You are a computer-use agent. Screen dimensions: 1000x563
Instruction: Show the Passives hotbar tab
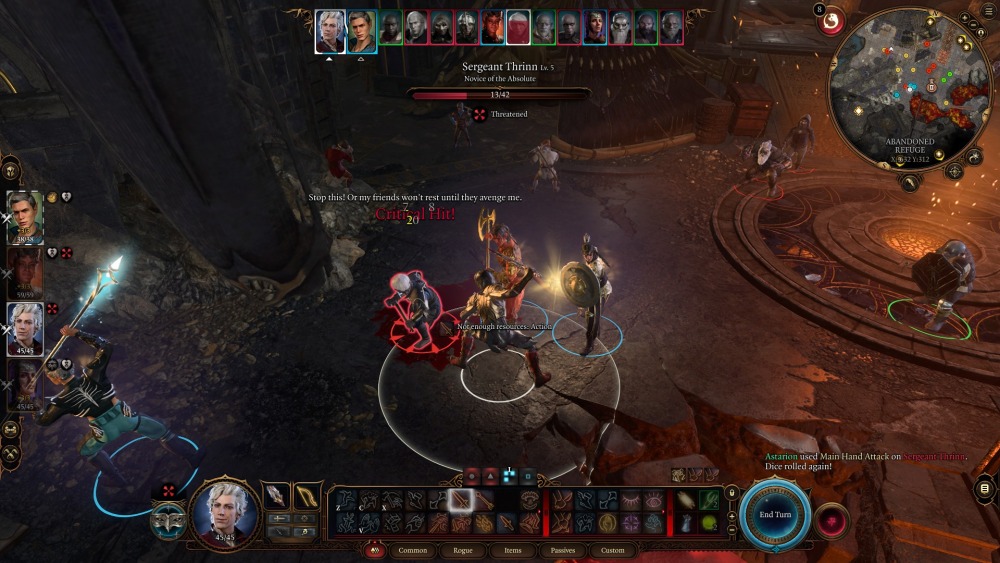click(x=563, y=550)
